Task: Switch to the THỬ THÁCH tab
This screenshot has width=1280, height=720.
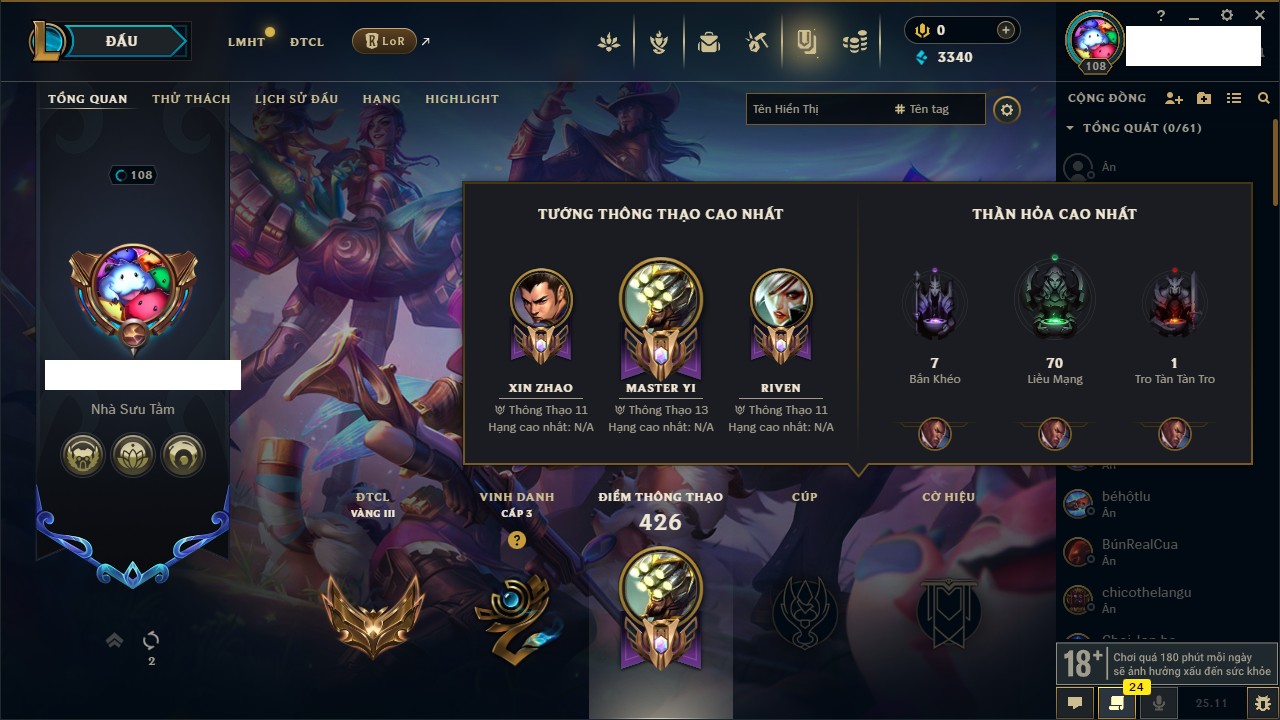Action: (191, 99)
